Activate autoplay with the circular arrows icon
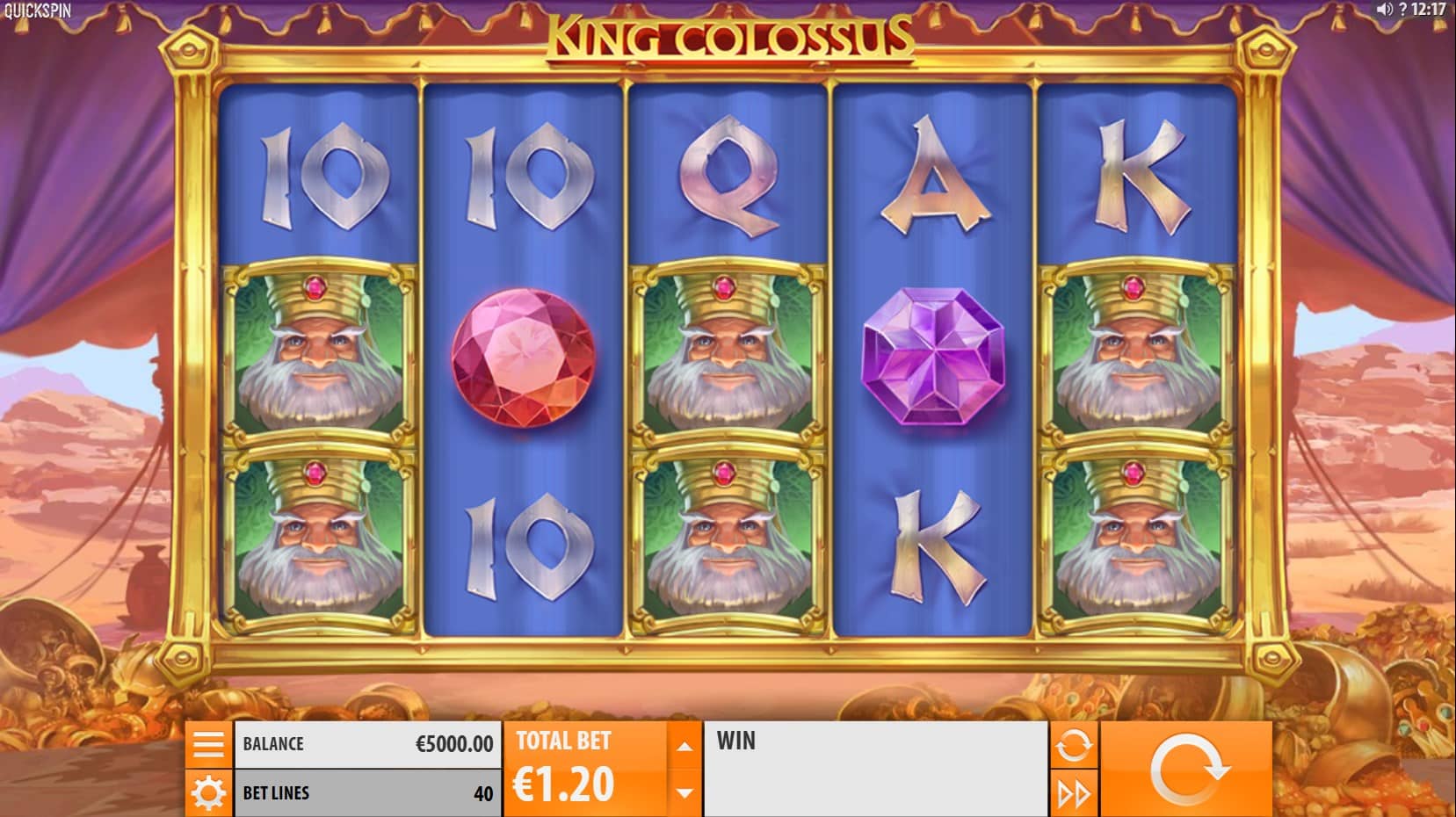The image size is (1456, 817). (x=1073, y=746)
